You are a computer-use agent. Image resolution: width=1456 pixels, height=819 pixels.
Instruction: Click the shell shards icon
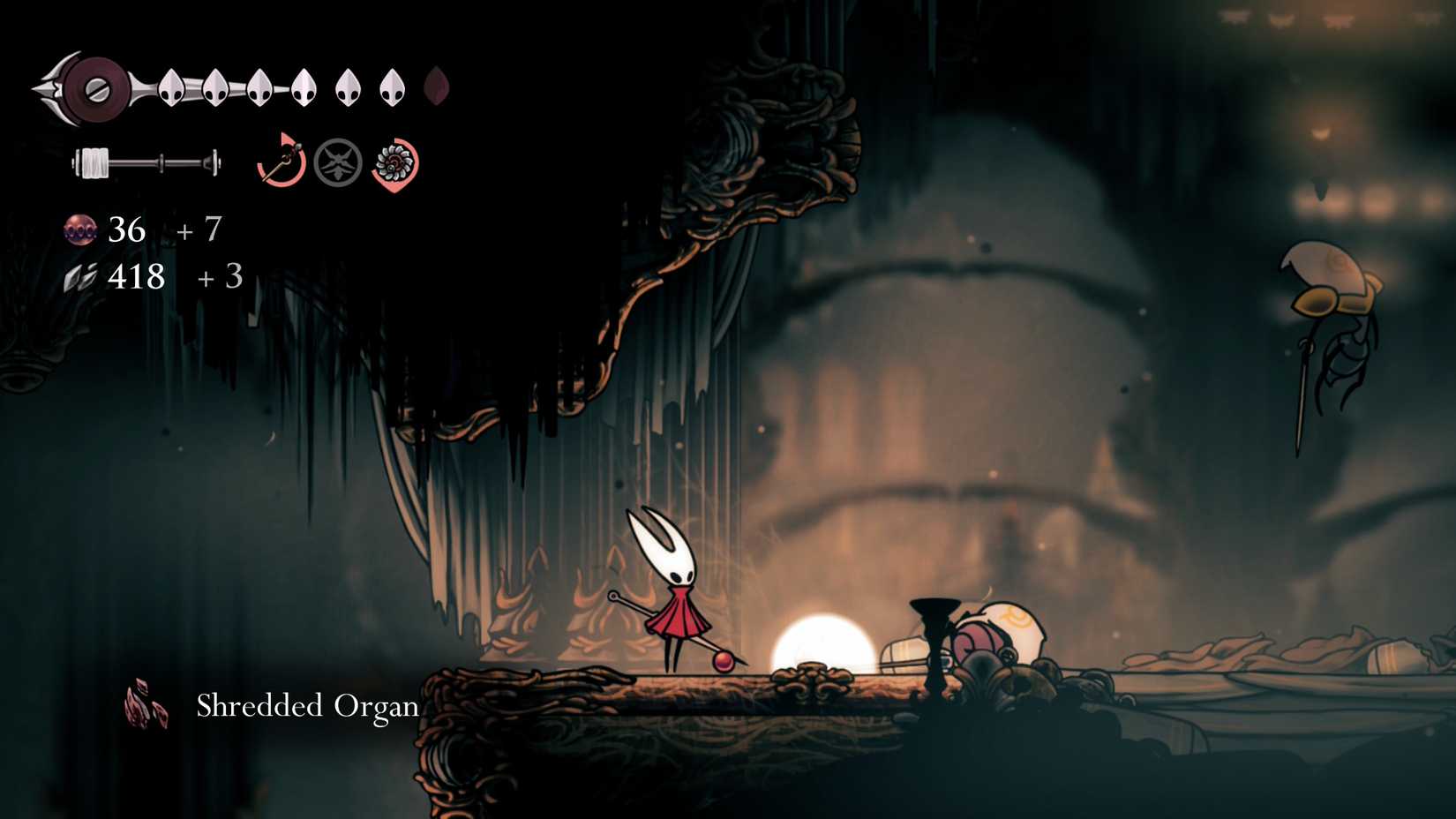point(80,278)
